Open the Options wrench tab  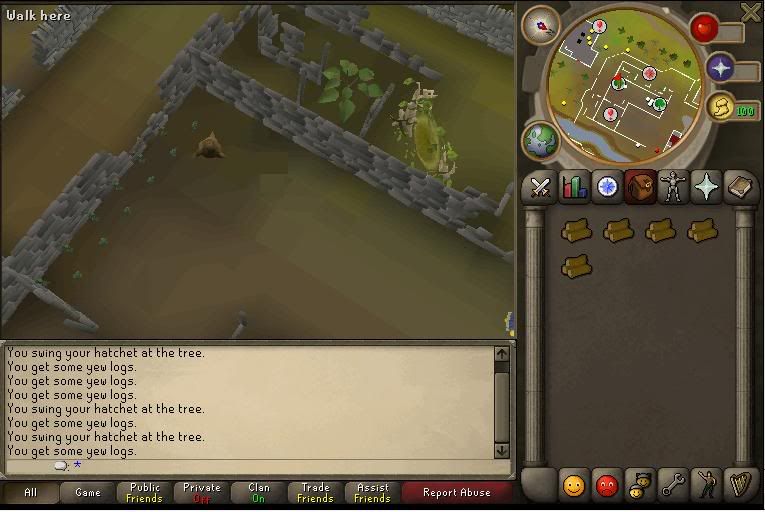point(672,486)
